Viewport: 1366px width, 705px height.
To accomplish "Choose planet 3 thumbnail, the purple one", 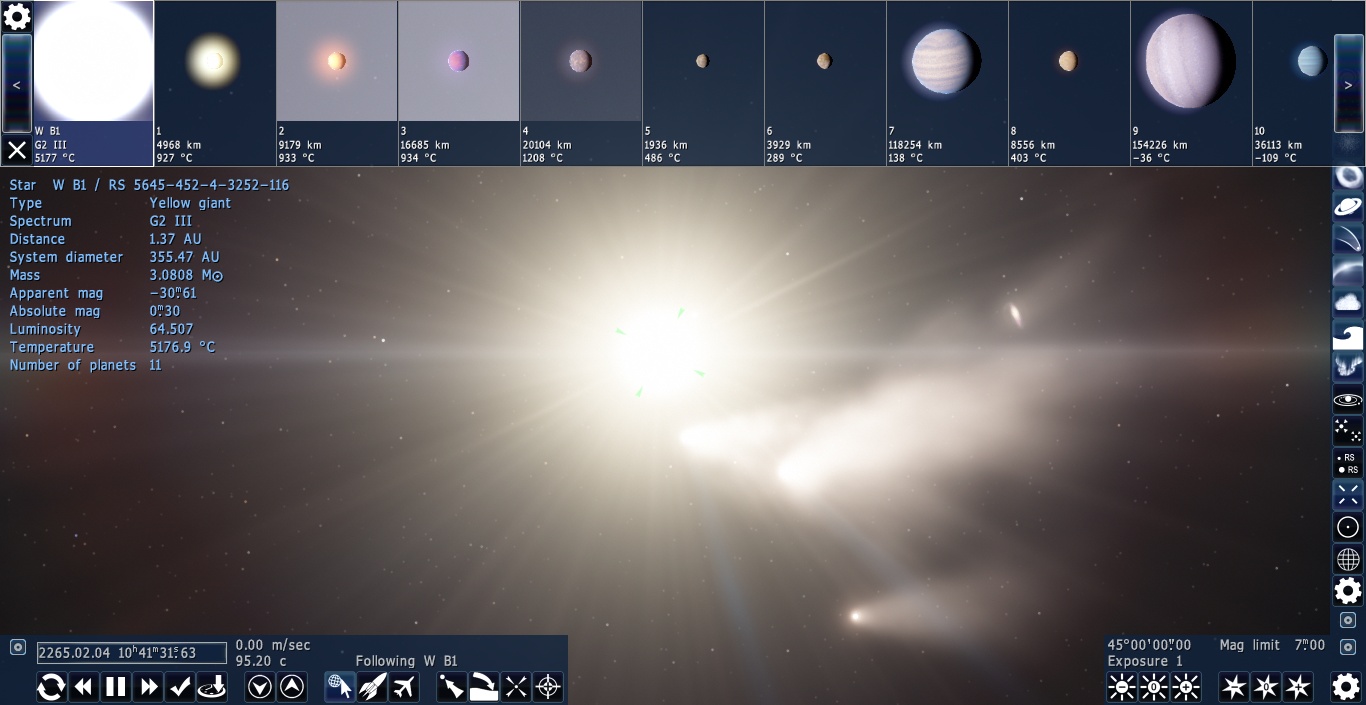I will pyautogui.click(x=458, y=61).
